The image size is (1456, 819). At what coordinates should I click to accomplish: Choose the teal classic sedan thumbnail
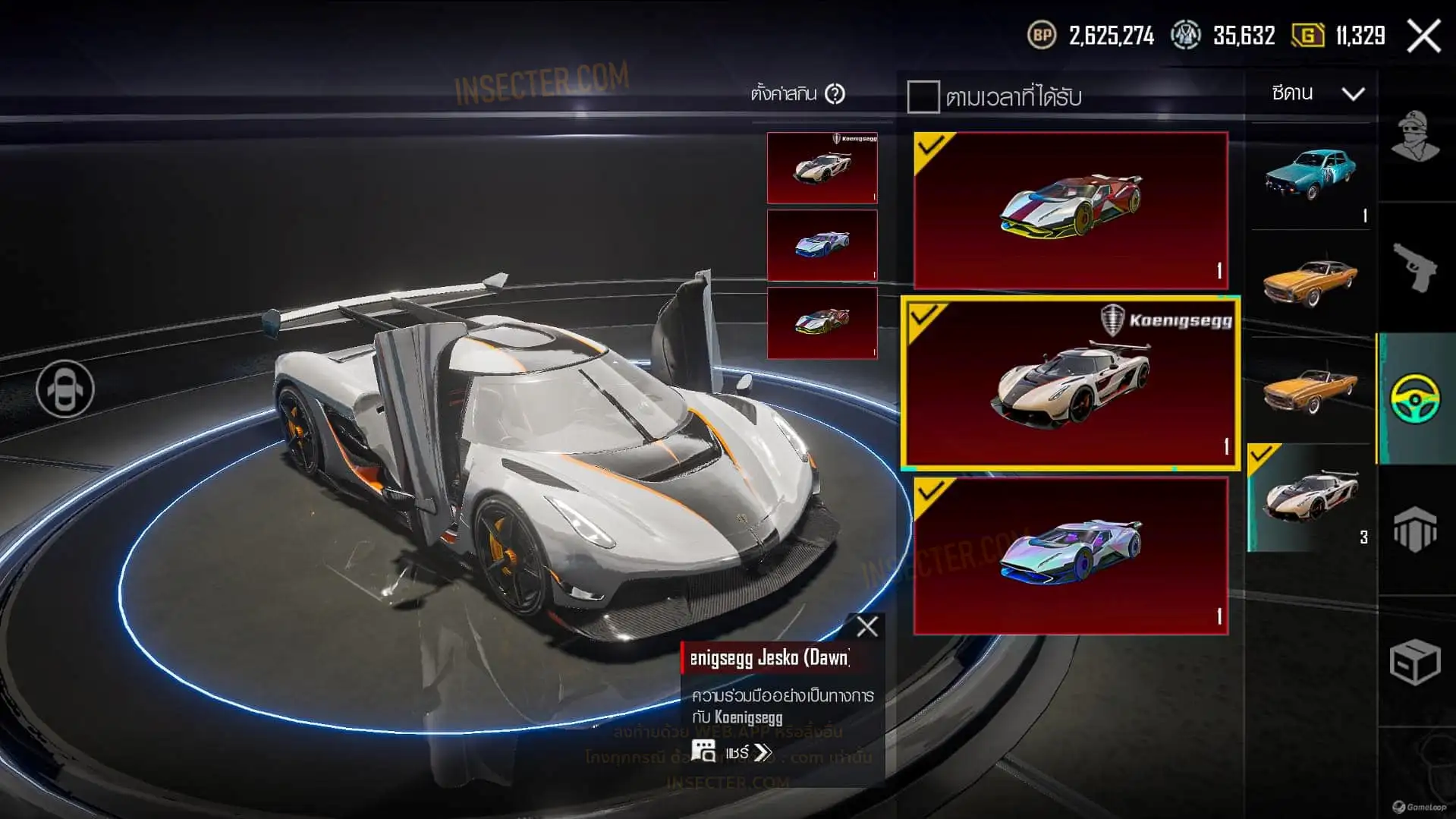pyautogui.click(x=1310, y=176)
